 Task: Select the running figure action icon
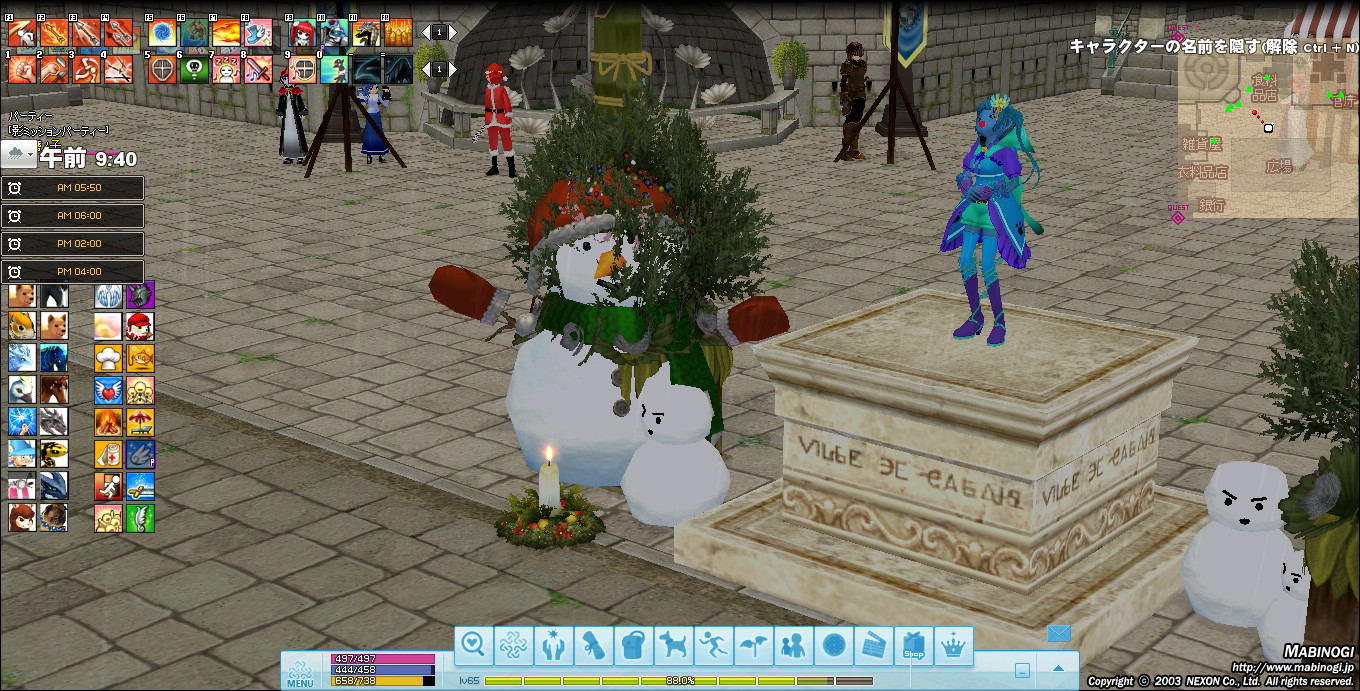(x=714, y=646)
